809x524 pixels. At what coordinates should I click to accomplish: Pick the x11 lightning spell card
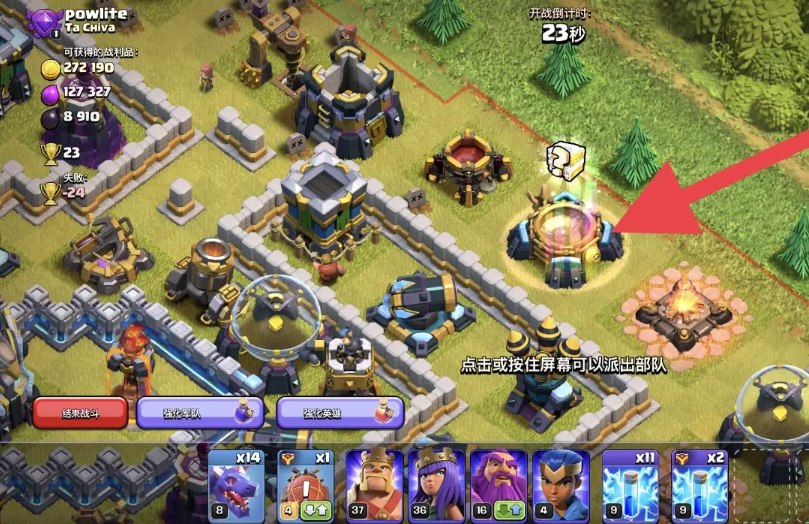631,484
